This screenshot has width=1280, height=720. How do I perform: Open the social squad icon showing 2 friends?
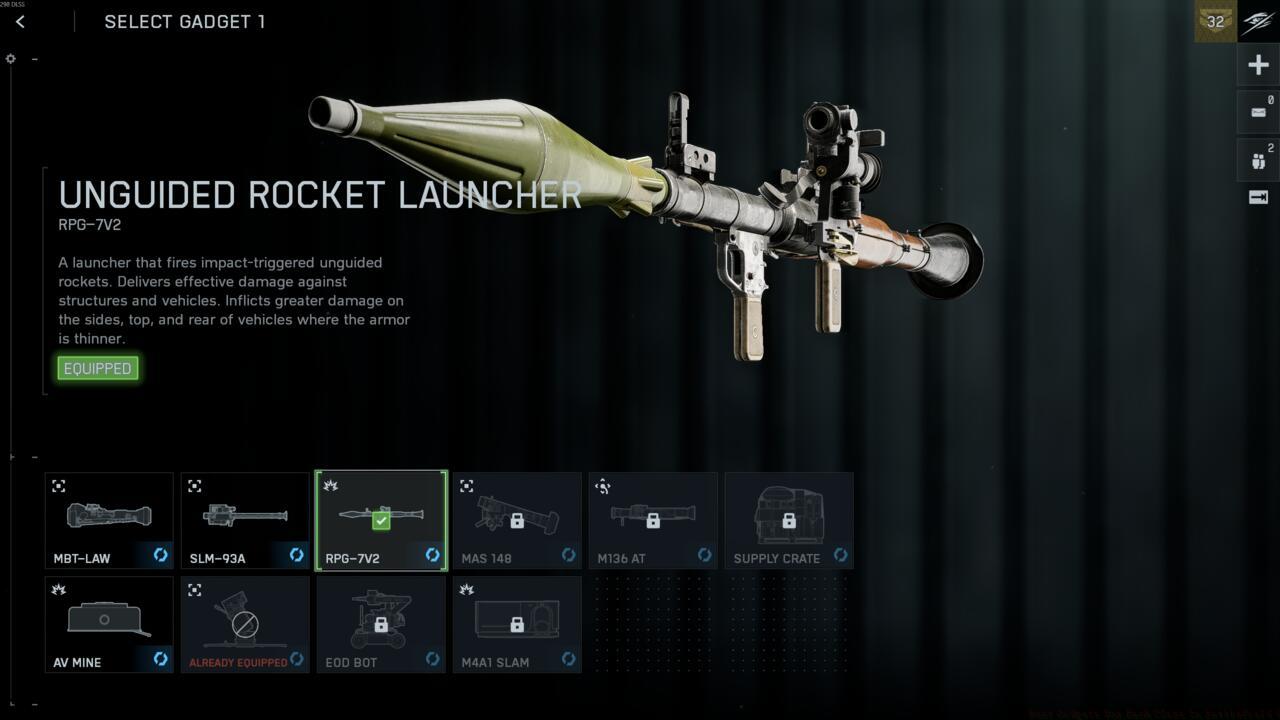coord(1258,158)
